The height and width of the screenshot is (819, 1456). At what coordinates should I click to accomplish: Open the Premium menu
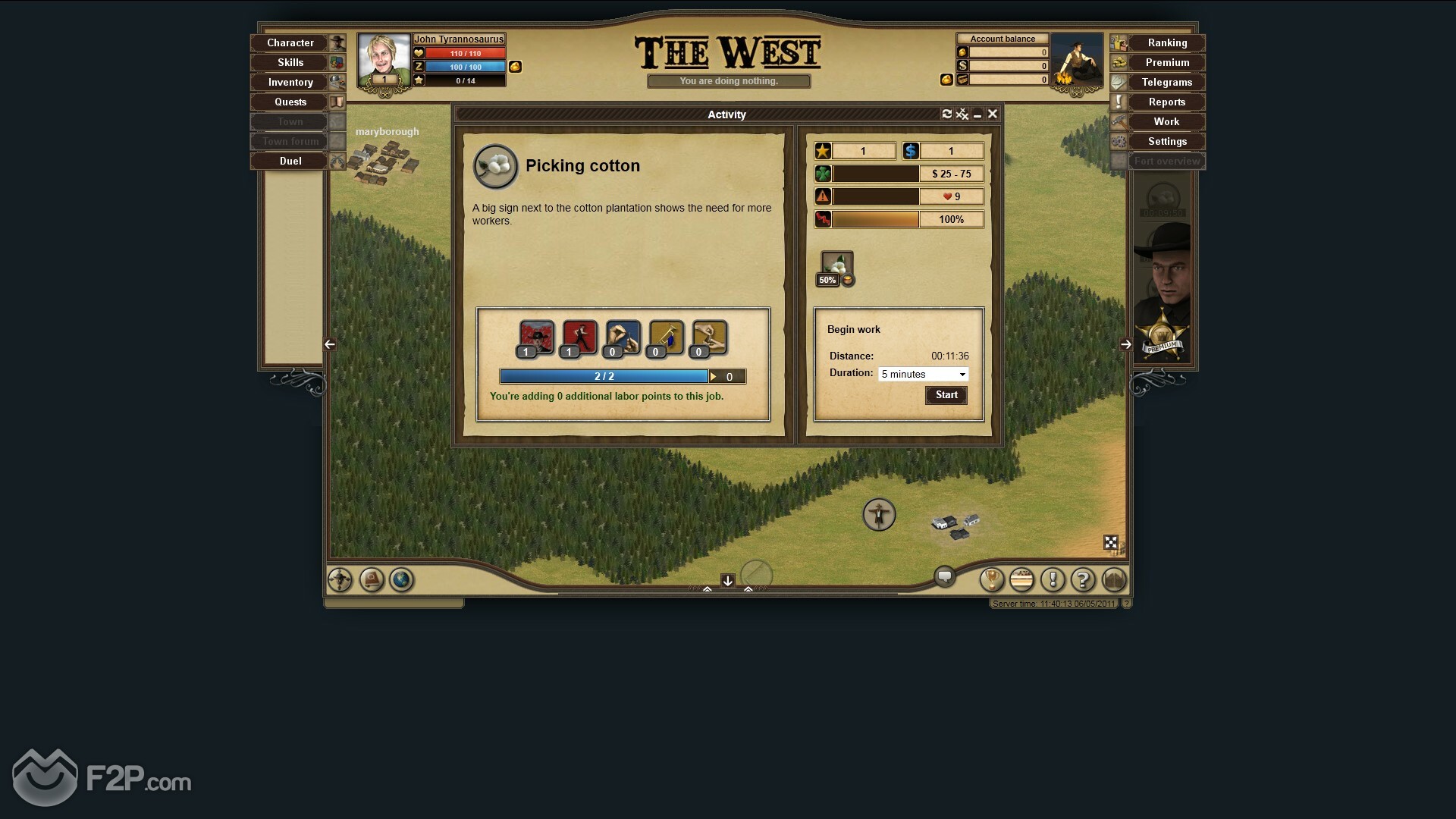1166,63
